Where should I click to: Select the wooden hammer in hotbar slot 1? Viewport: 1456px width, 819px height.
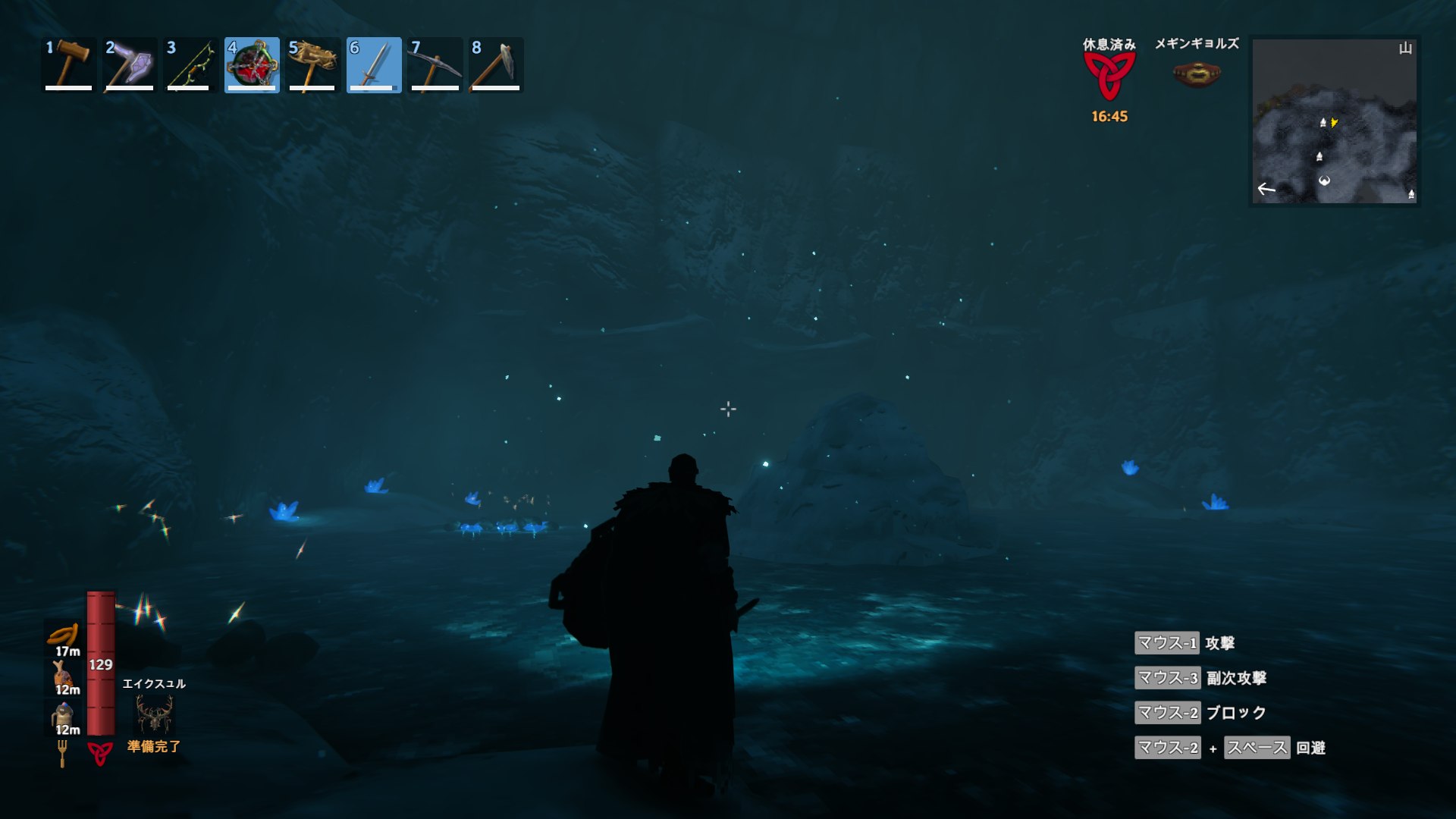pyautogui.click(x=69, y=65)
